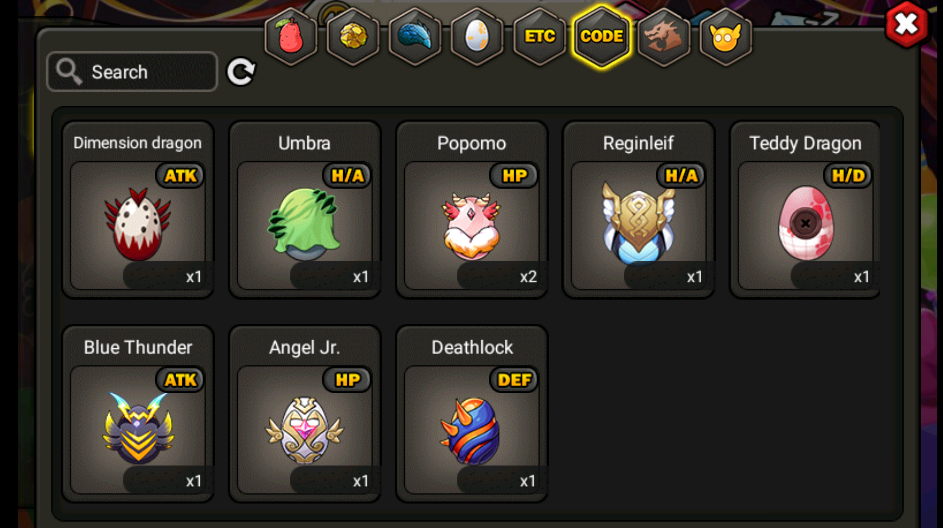Viewport: 943px width, 528px height.
Task: Show the blue dragon head tab
Action: [x=415, y=37]
